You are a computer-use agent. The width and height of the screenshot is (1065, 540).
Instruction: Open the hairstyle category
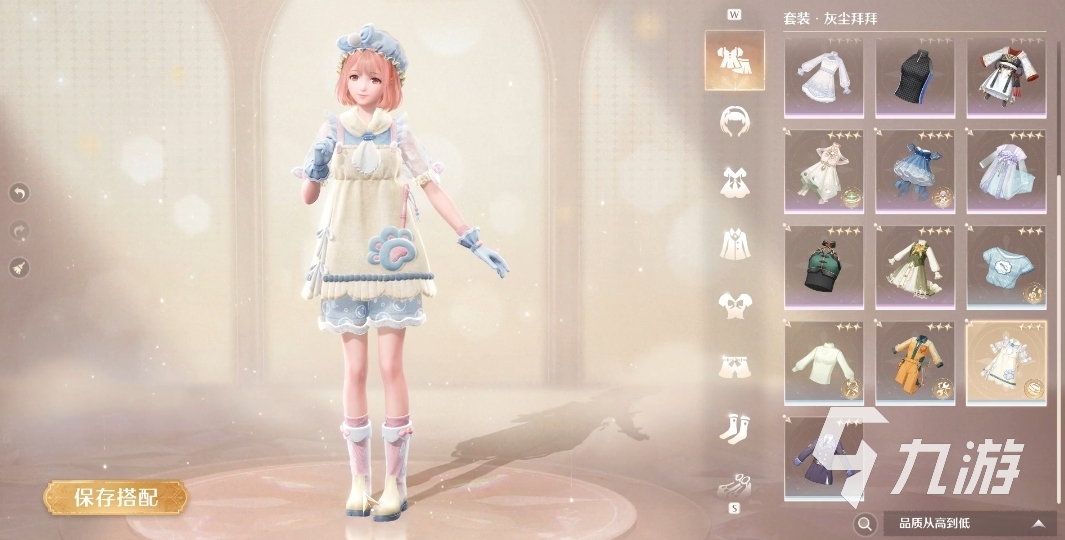(734, 121)
